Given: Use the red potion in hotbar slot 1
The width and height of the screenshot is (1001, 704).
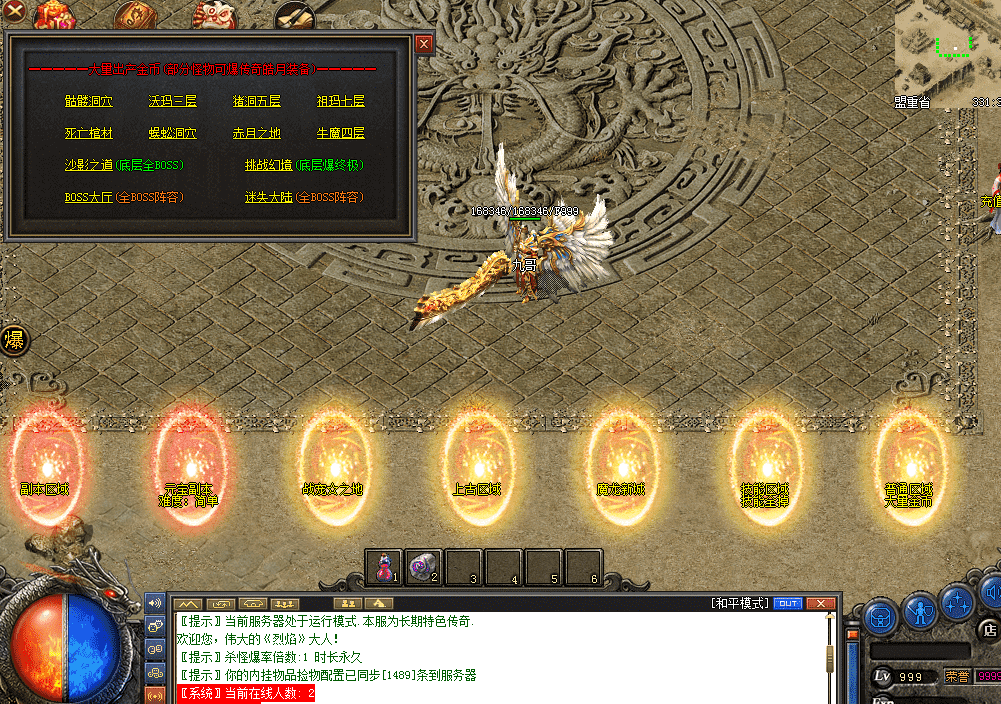Looking at the screenshot, I should (384, 568).
